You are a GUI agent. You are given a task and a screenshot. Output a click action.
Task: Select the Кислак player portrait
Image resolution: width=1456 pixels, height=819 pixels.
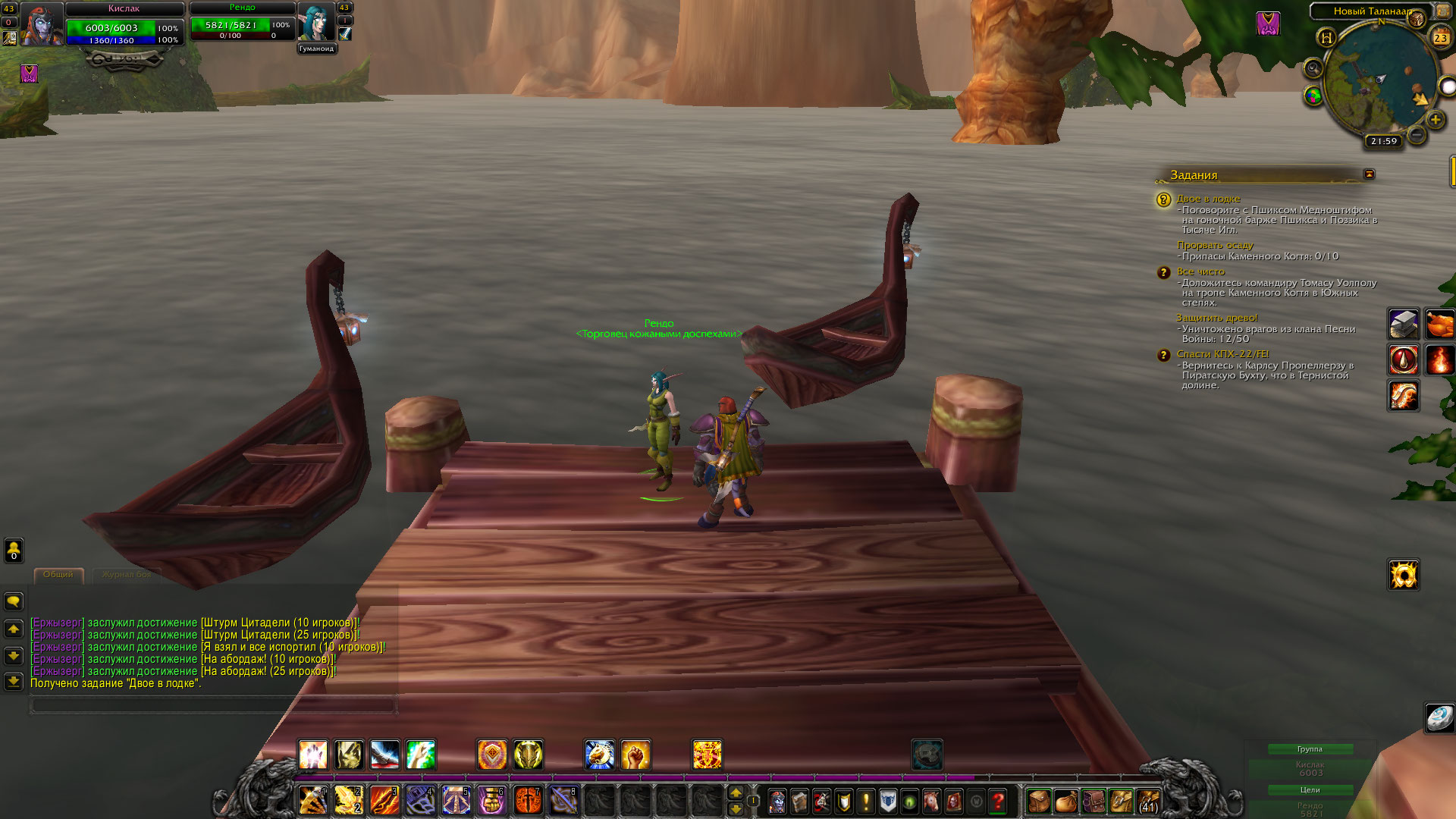(41, 24)
